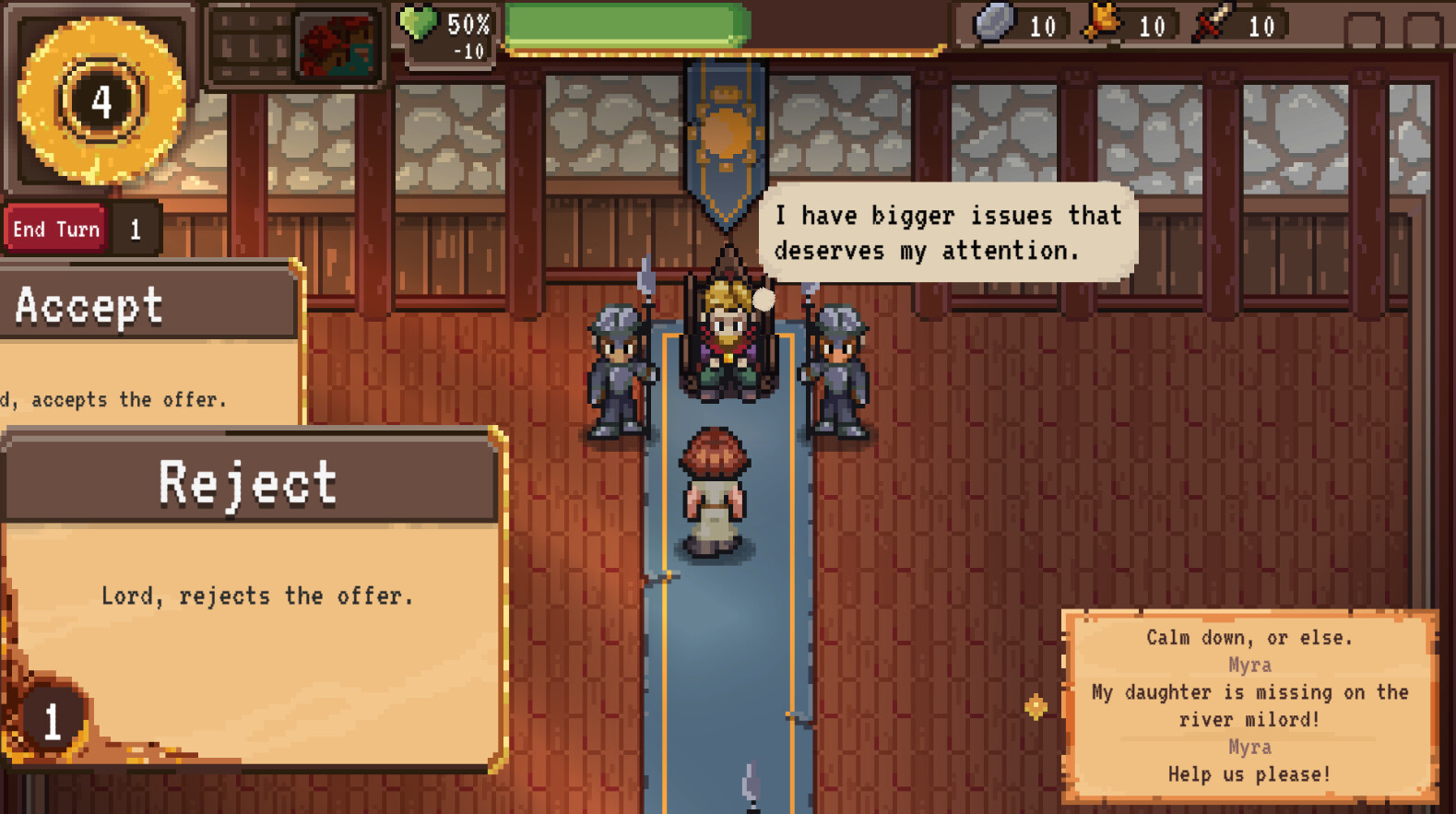Click the green heart health icon showing 50%
Screen dimensions: 1456x814
420,25
